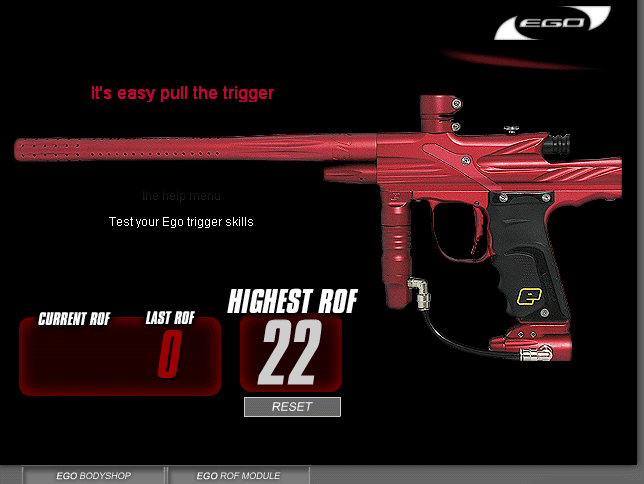Viewport: 644px width, 484px height.
Task: Switch to the EGO BODYSHOP tab
Action: (x=93, y=475)
